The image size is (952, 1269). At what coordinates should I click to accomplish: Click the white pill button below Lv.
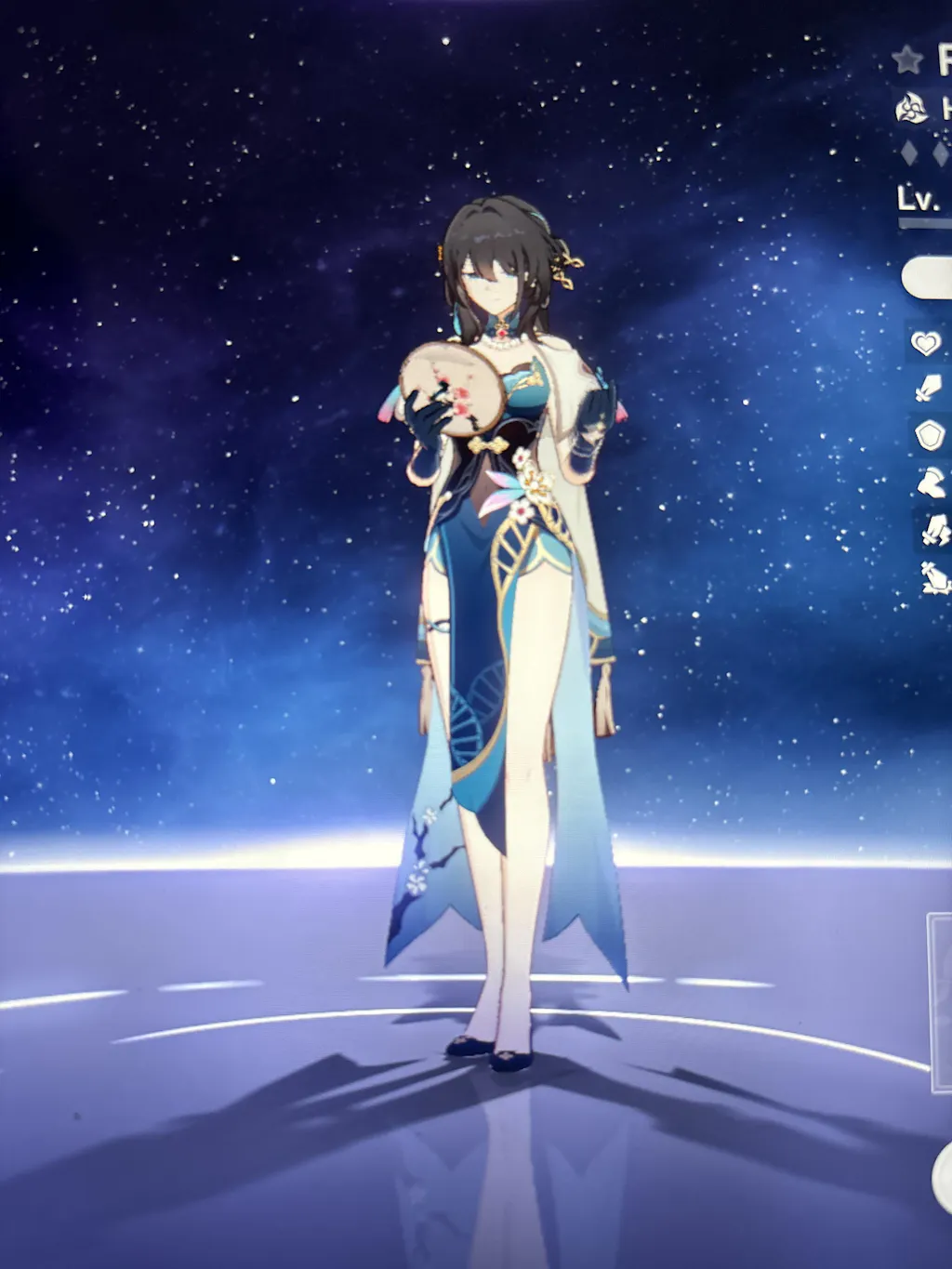click(x=928, y=278)
